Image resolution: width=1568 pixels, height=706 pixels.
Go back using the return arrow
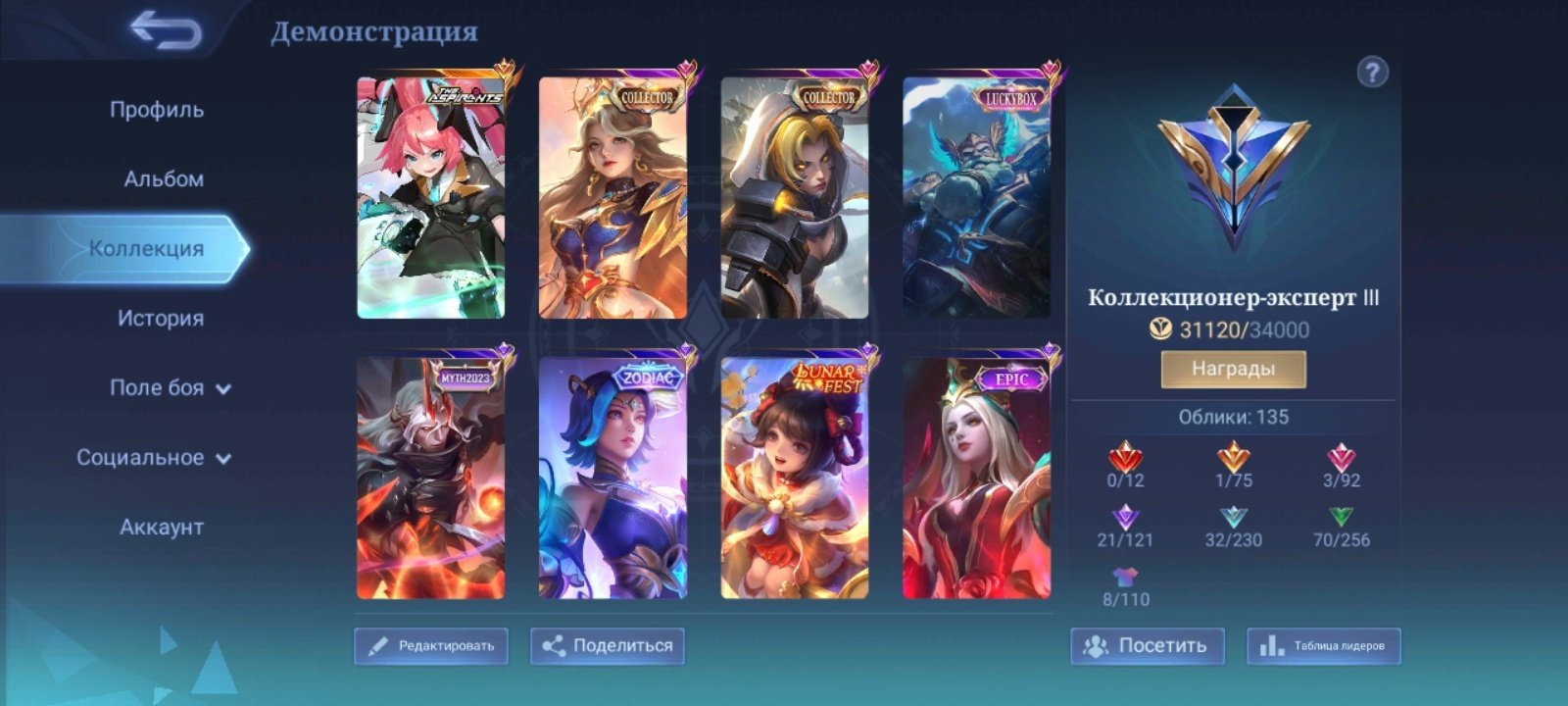pos(167,30)
